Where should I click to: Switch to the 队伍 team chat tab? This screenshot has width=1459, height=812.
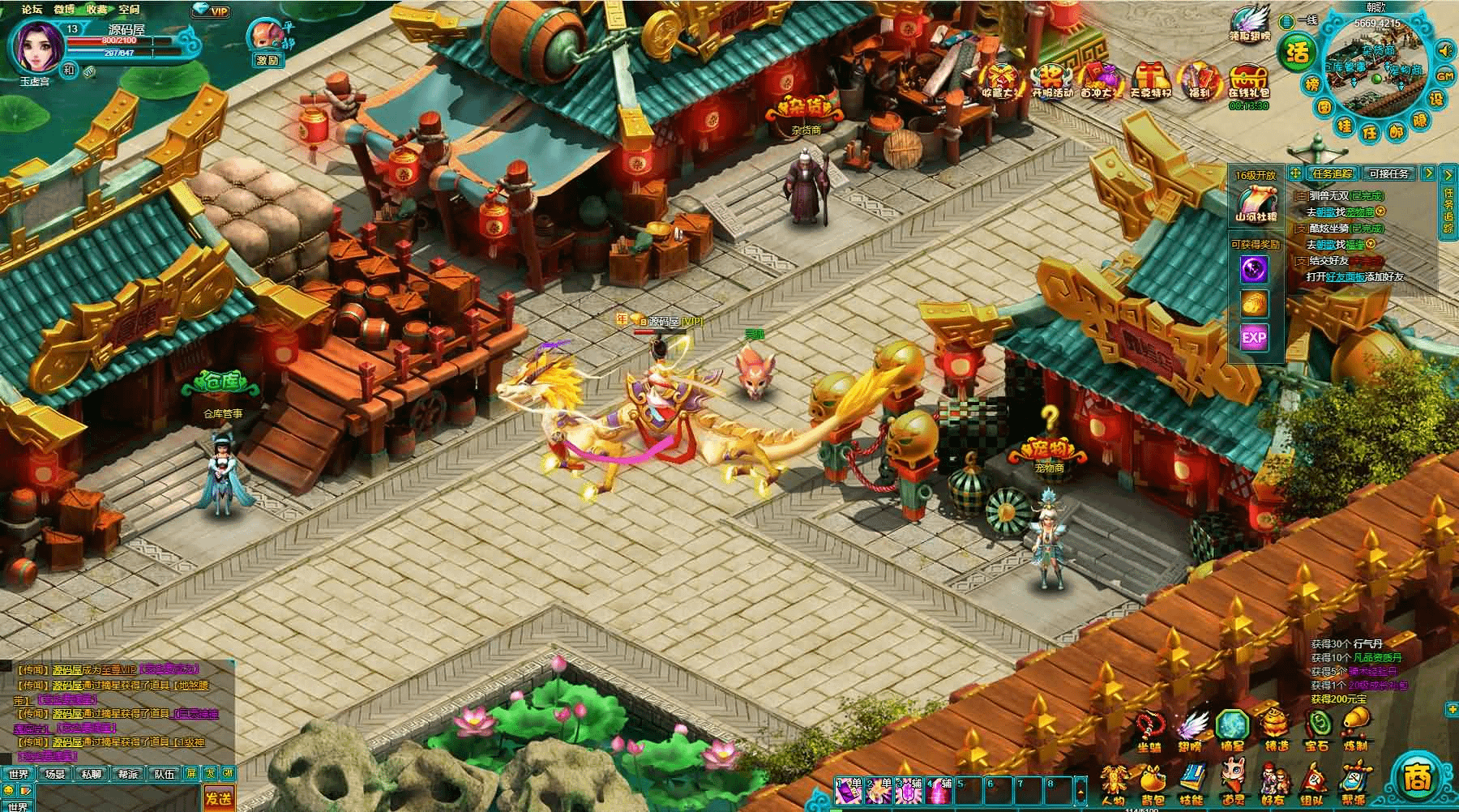165,774
